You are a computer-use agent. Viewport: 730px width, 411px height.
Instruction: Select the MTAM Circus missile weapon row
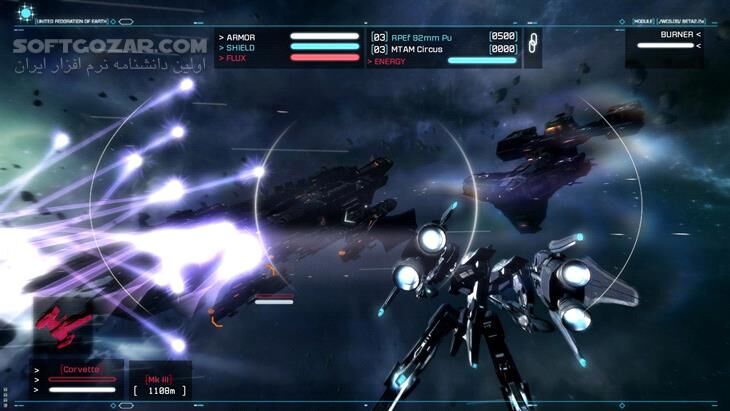coord(442,48)
